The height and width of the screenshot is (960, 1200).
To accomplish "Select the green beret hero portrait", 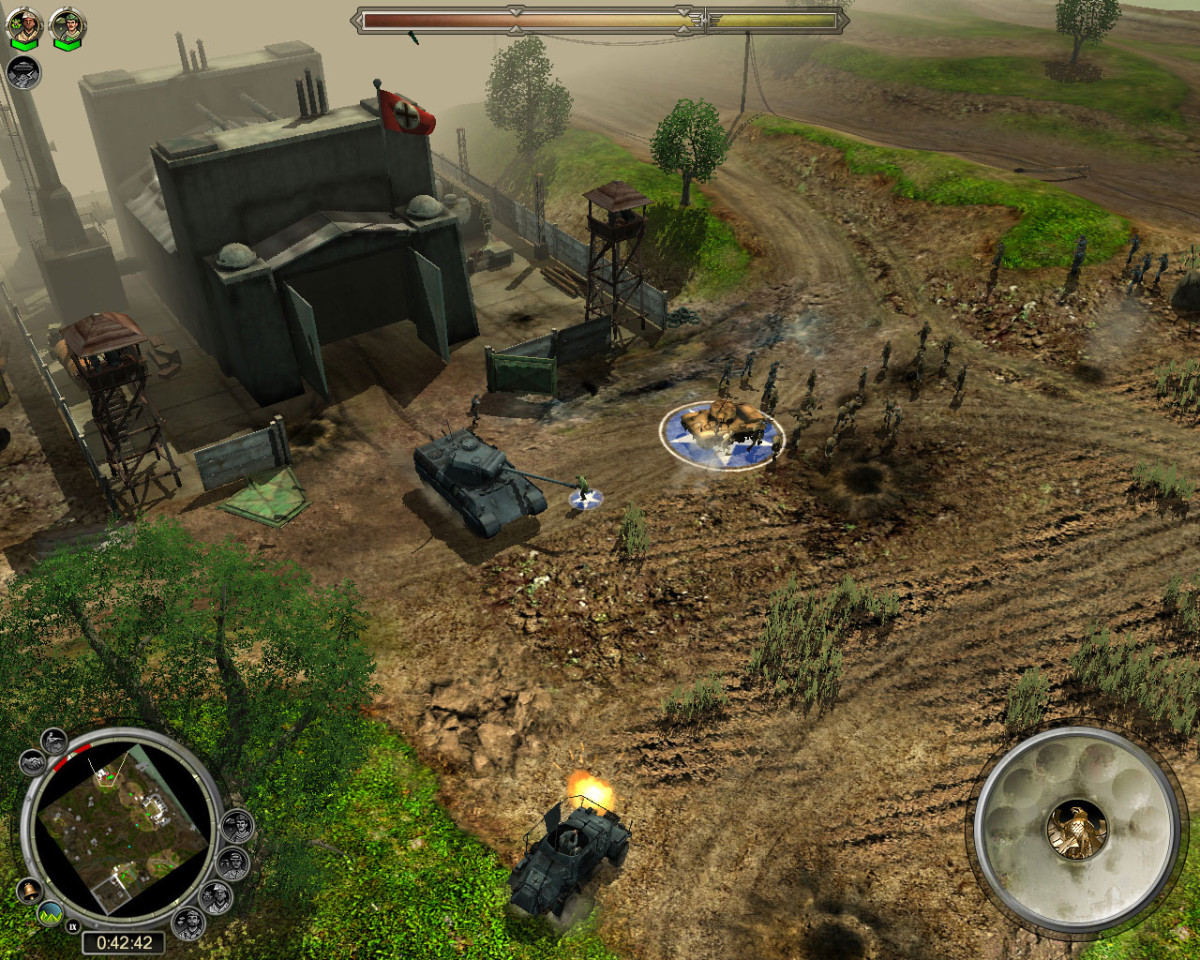I will [67, 26].
